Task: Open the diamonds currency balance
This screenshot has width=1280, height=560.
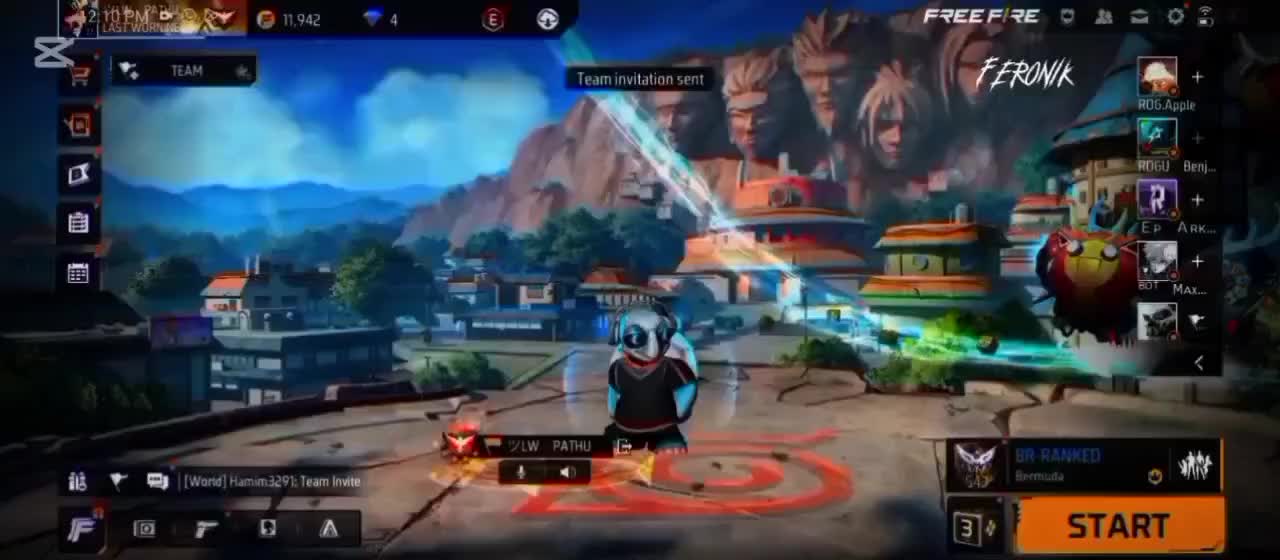Action: (x=381, y=19)
